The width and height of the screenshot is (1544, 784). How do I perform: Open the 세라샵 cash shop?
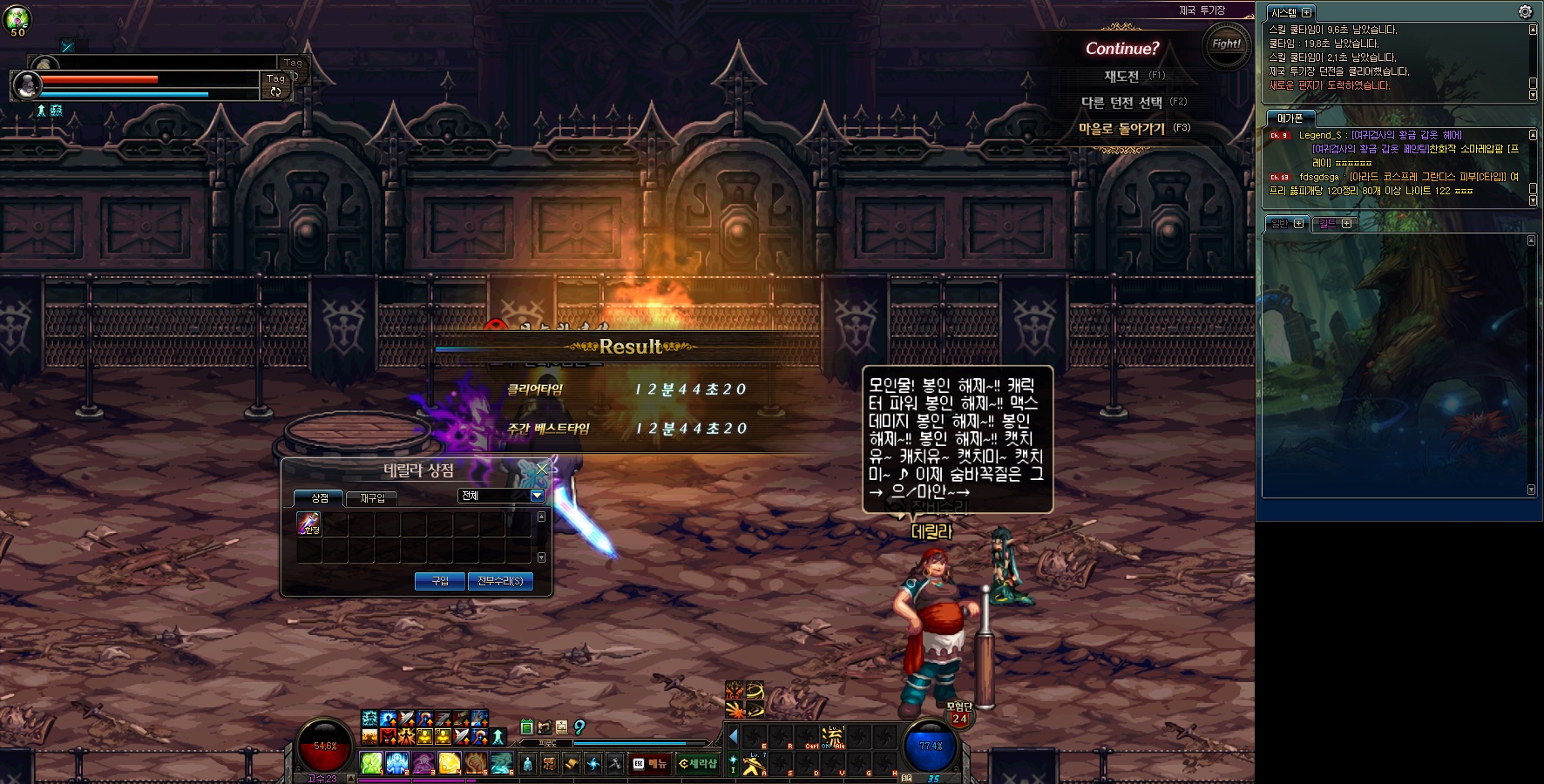coord(698,764)
